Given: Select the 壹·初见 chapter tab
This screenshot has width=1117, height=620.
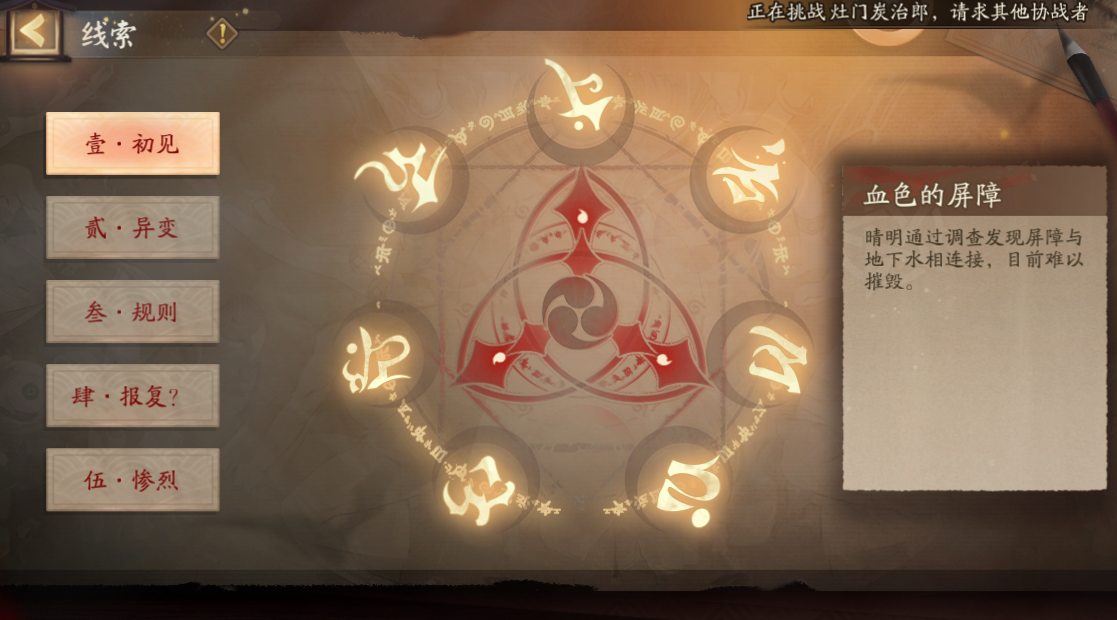Looking at the screenshot, I should pyautogui.click(x=132, y=144).
